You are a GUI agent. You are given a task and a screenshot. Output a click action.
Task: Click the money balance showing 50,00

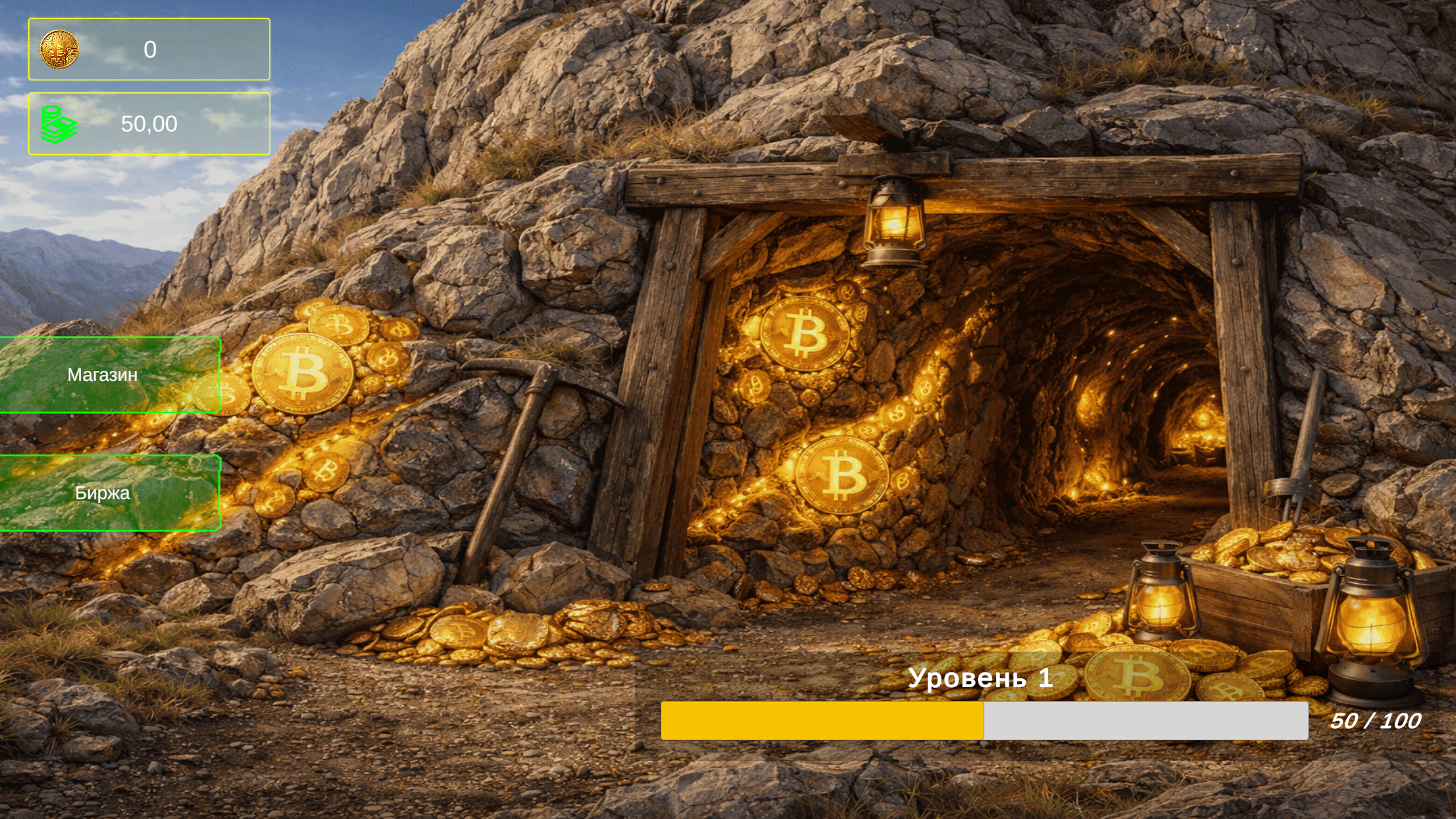(x=149, y=123)
